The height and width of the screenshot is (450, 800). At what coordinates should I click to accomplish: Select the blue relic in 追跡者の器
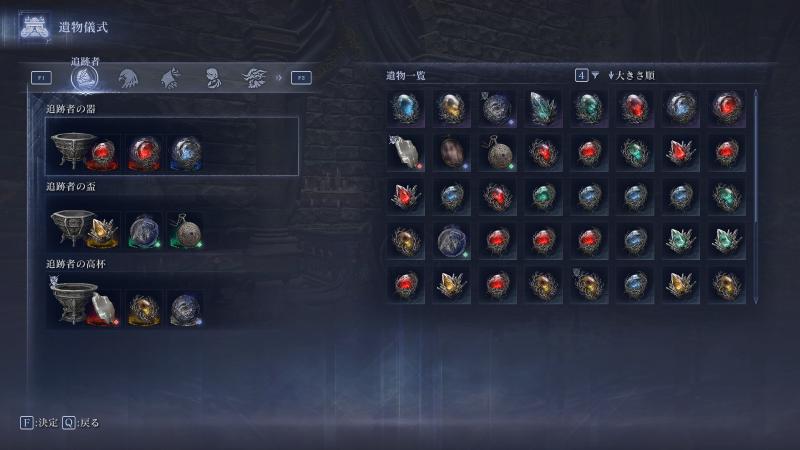click(x=185, y=152)
